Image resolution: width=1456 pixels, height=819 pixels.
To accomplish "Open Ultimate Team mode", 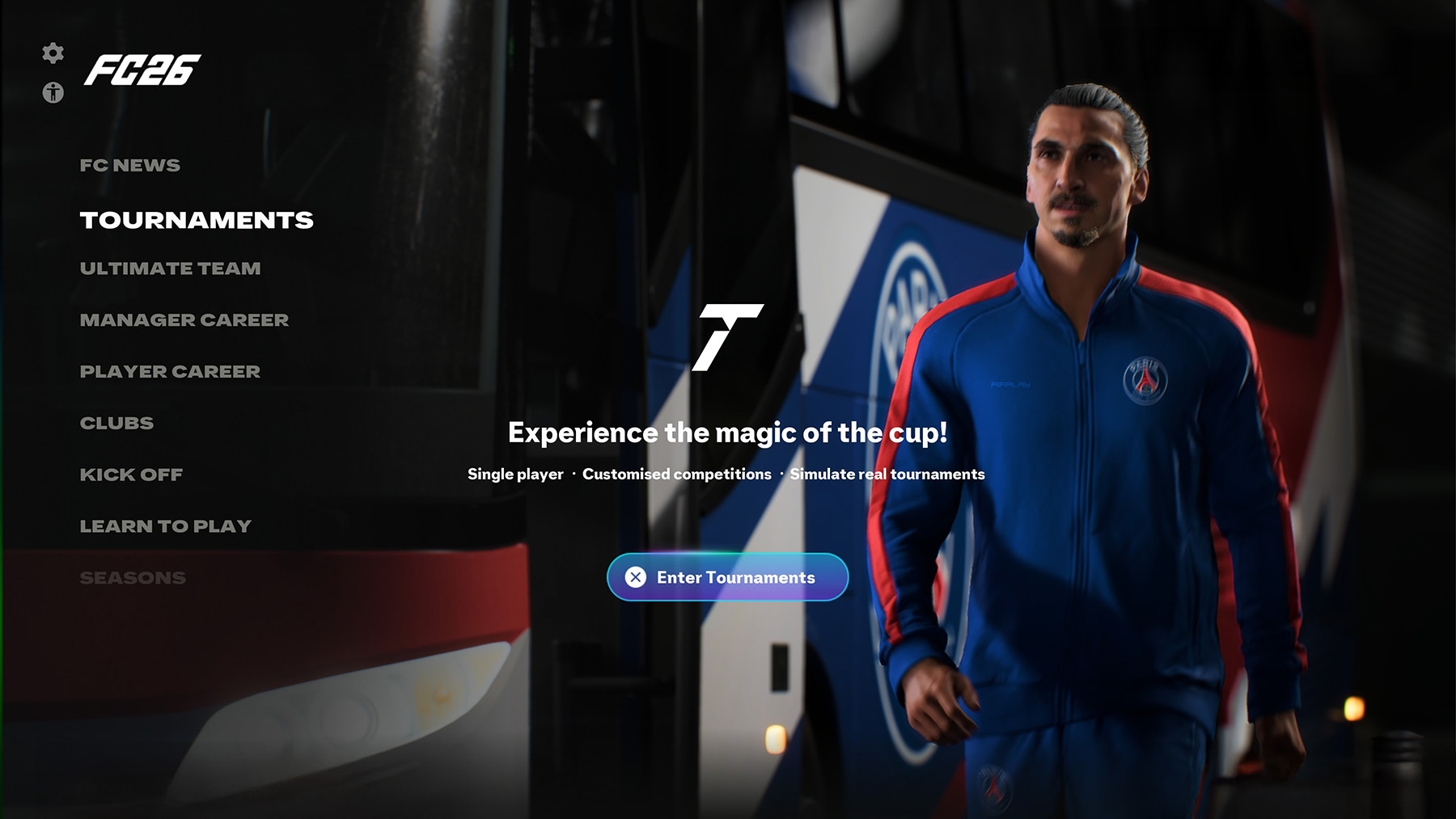I will (169, 268).
